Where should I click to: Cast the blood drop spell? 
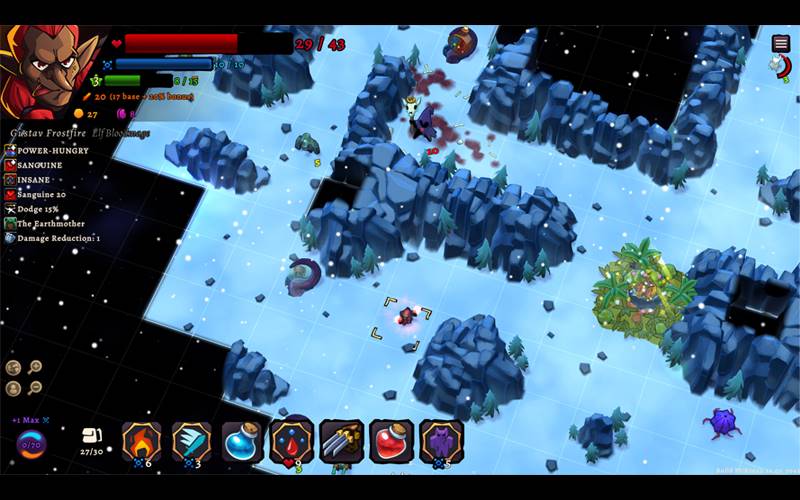[x=291, y=440]
